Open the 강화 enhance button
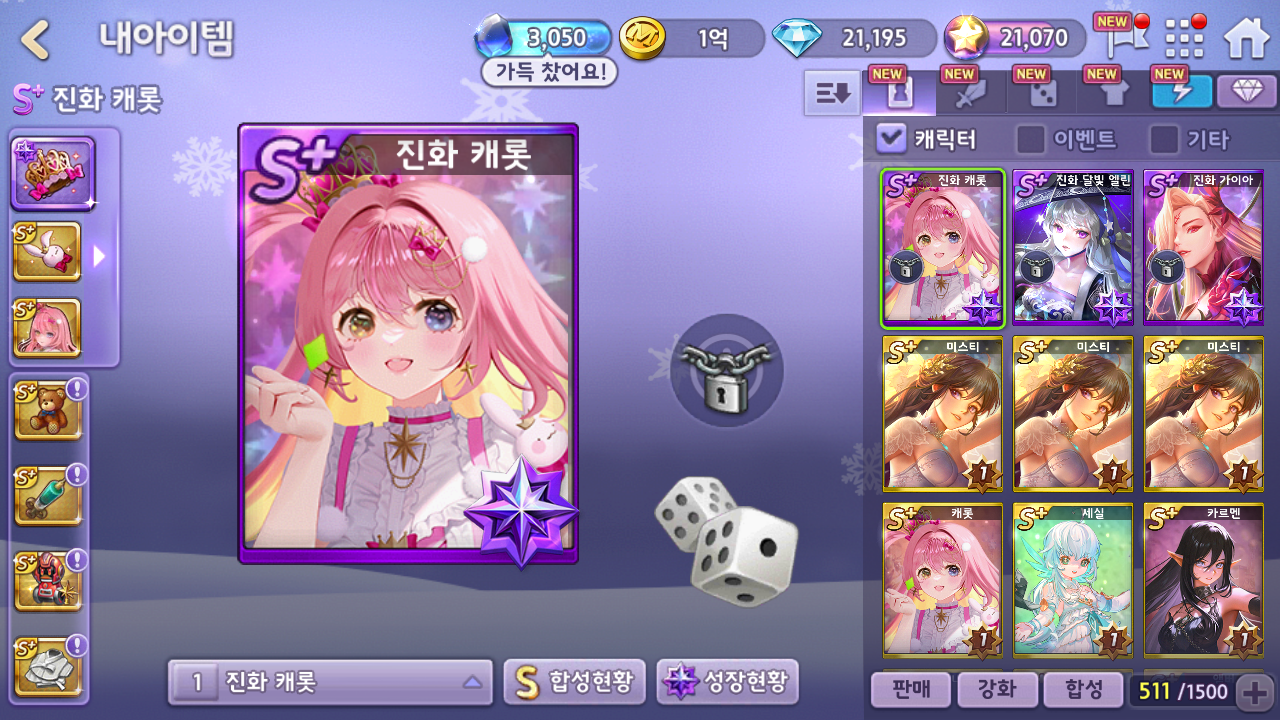This screenshot has width=1280, height=720. (x=995, y=690)
